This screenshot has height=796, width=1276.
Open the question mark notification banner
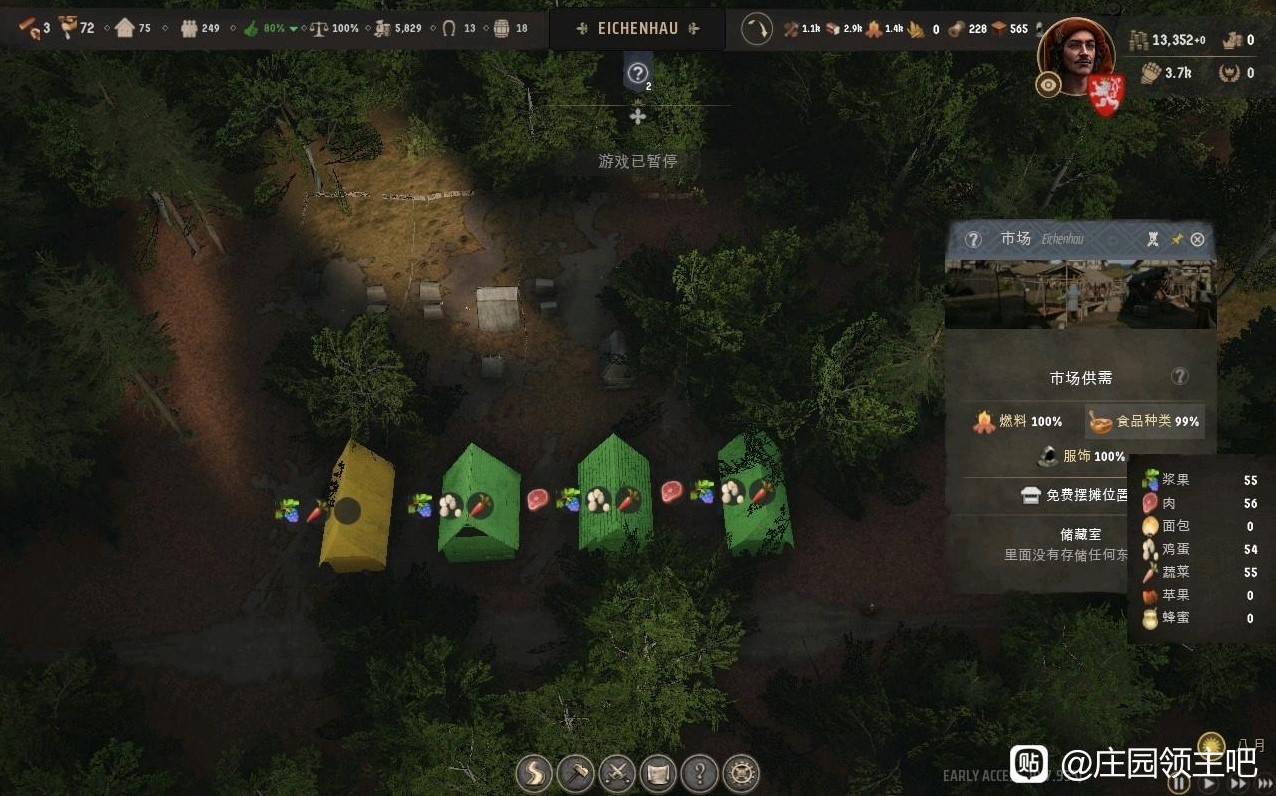point(637,73)
